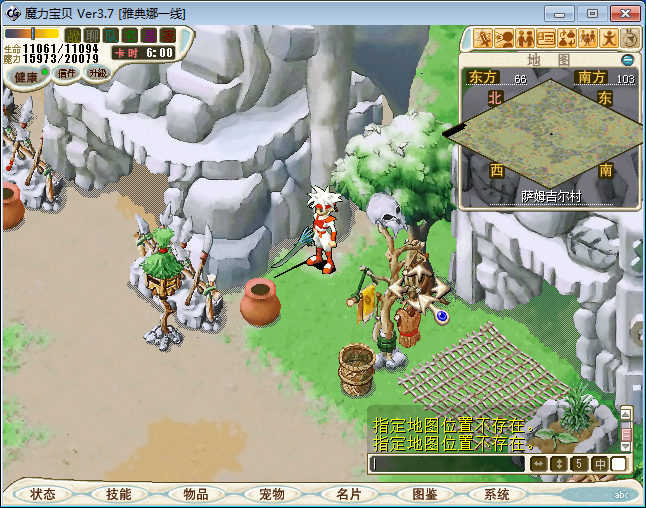Open the 系统 system menu
Viewport: 646px width, 508px height.
click(497, 494)
